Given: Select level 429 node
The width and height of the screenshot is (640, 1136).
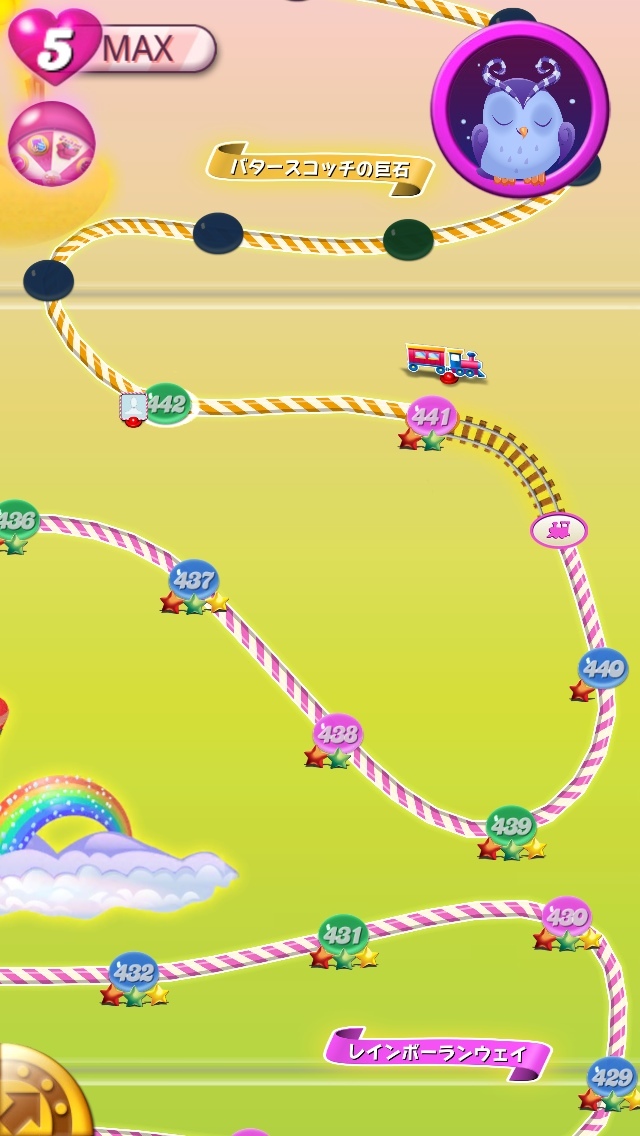Looking at the screenshot, I should pyautogui.click(x=611, y=1077).
